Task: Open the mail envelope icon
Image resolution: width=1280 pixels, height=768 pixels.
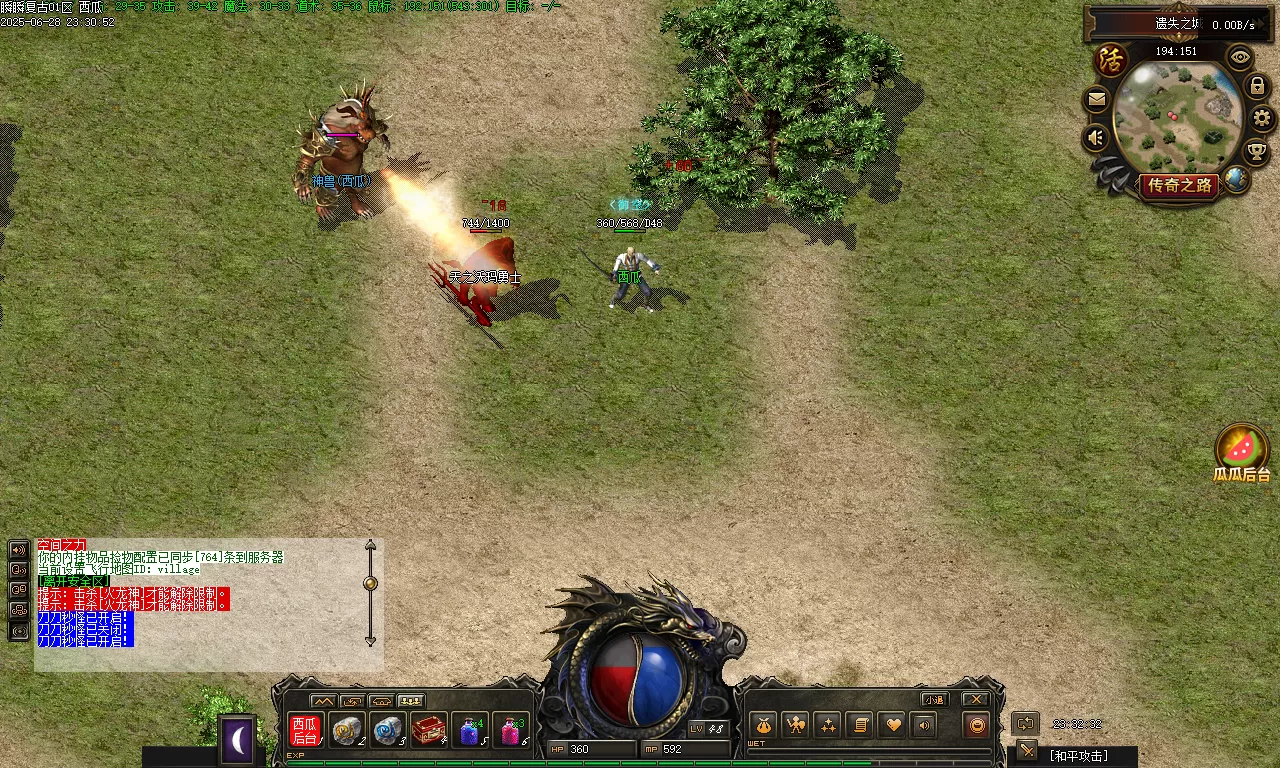Action: 1097,100
